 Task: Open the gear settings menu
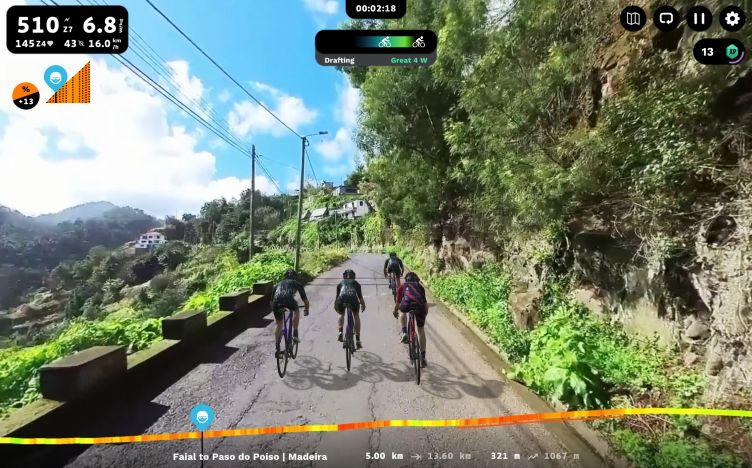point(732,18)
